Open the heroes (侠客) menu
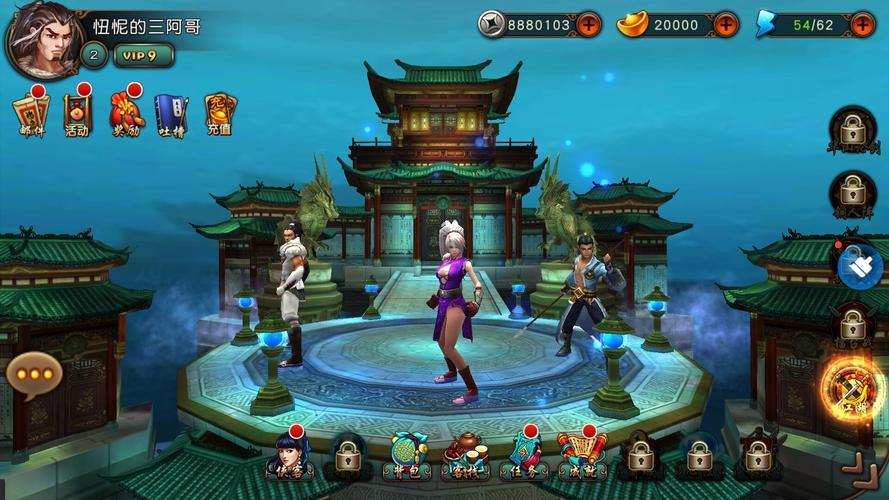Viewport: 889px width, 500px height. point(286,456)
